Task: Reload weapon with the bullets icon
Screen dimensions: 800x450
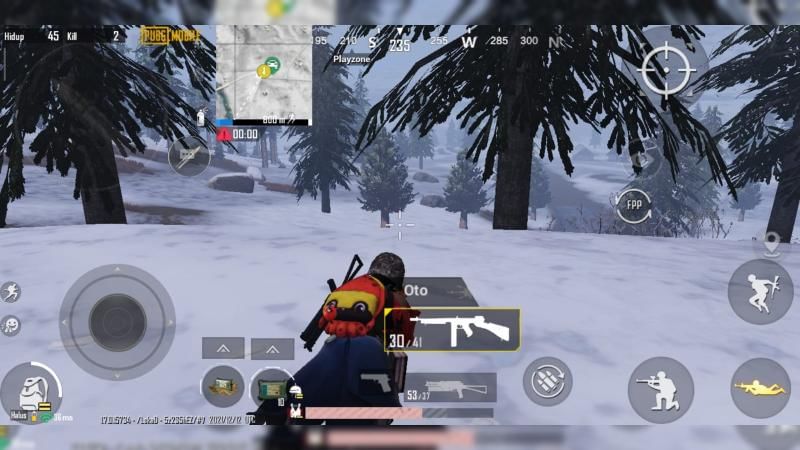Action: tap(547, 381)
